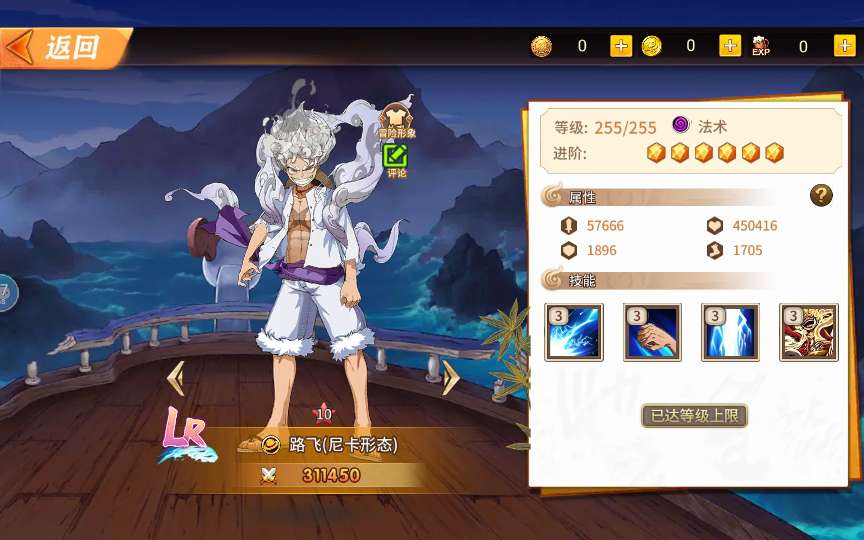Switch to the next character with right arrow

pos(451,378)
